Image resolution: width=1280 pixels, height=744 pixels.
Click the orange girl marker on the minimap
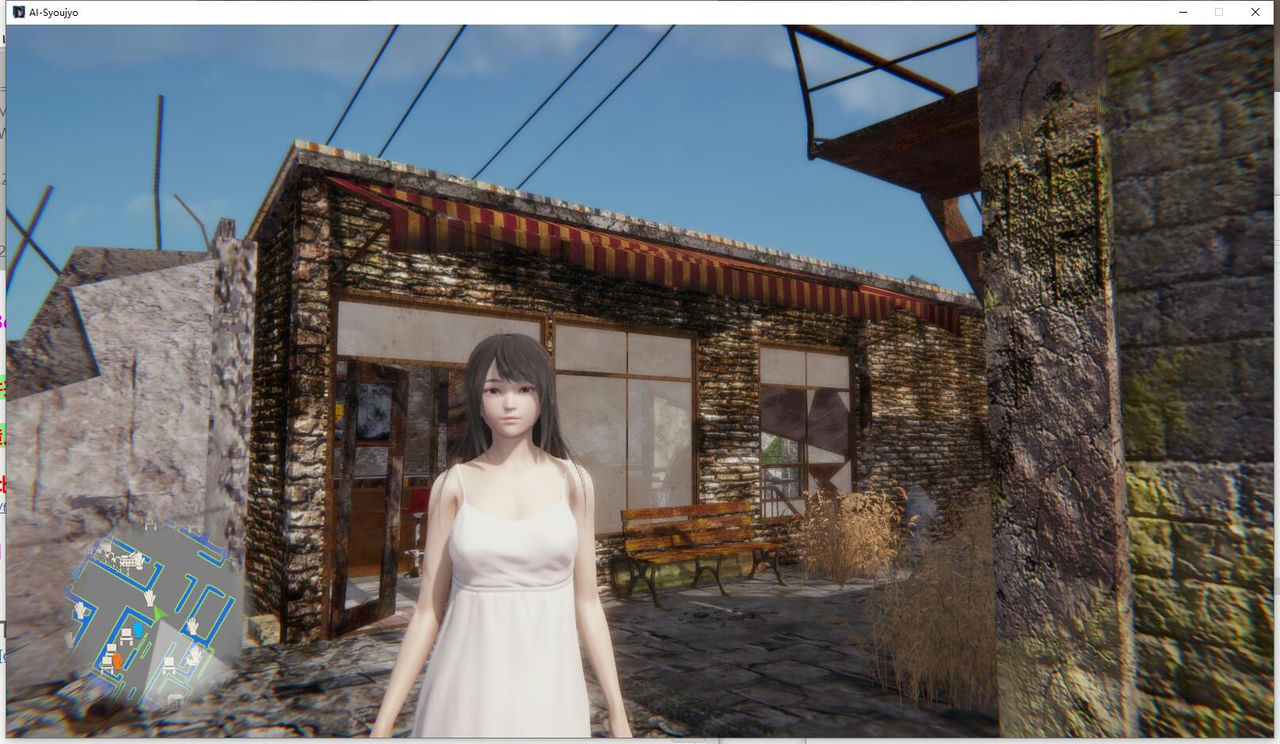click(117, 661)
